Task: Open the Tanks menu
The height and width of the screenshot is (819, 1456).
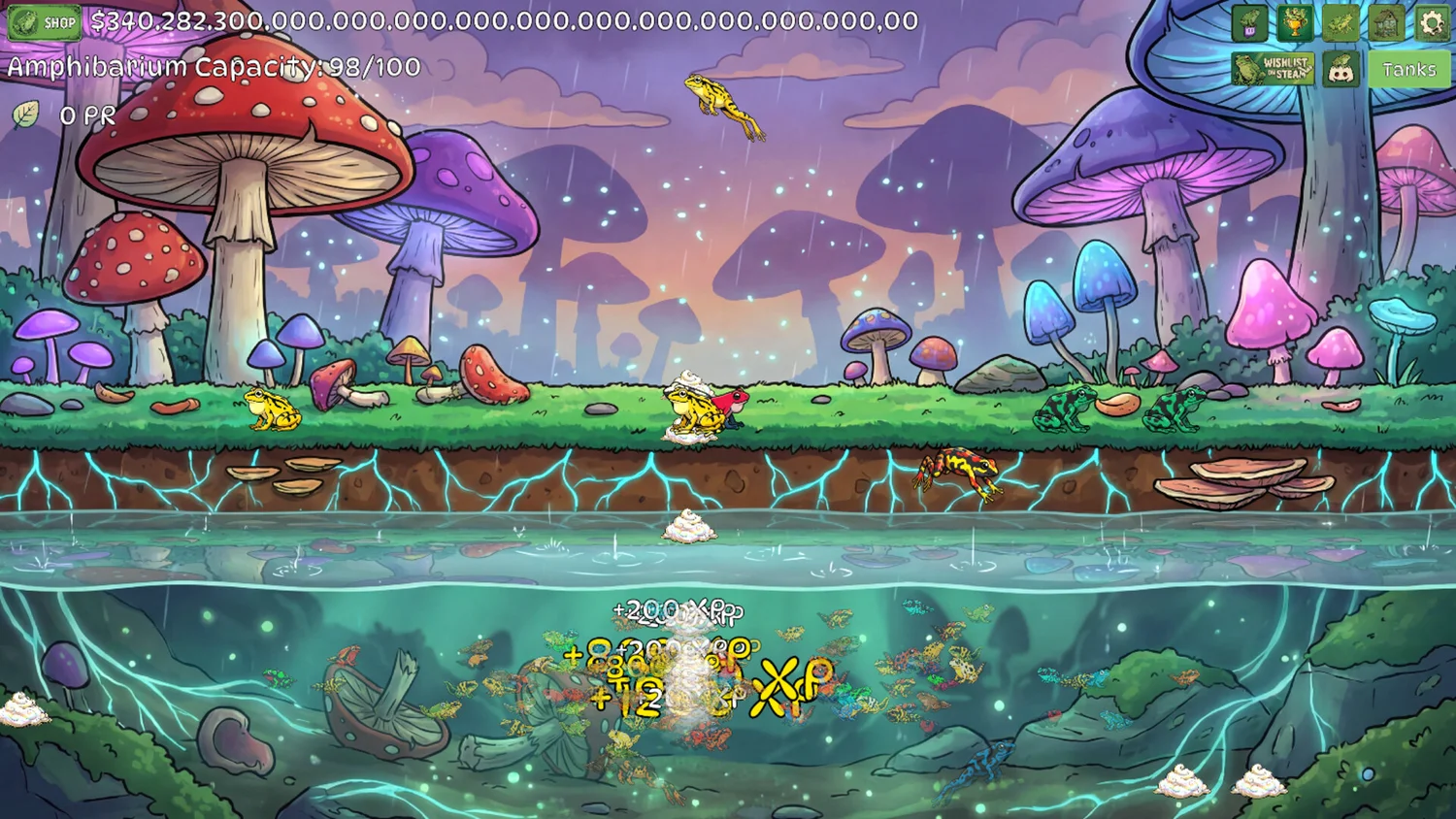Action: 1408,69
